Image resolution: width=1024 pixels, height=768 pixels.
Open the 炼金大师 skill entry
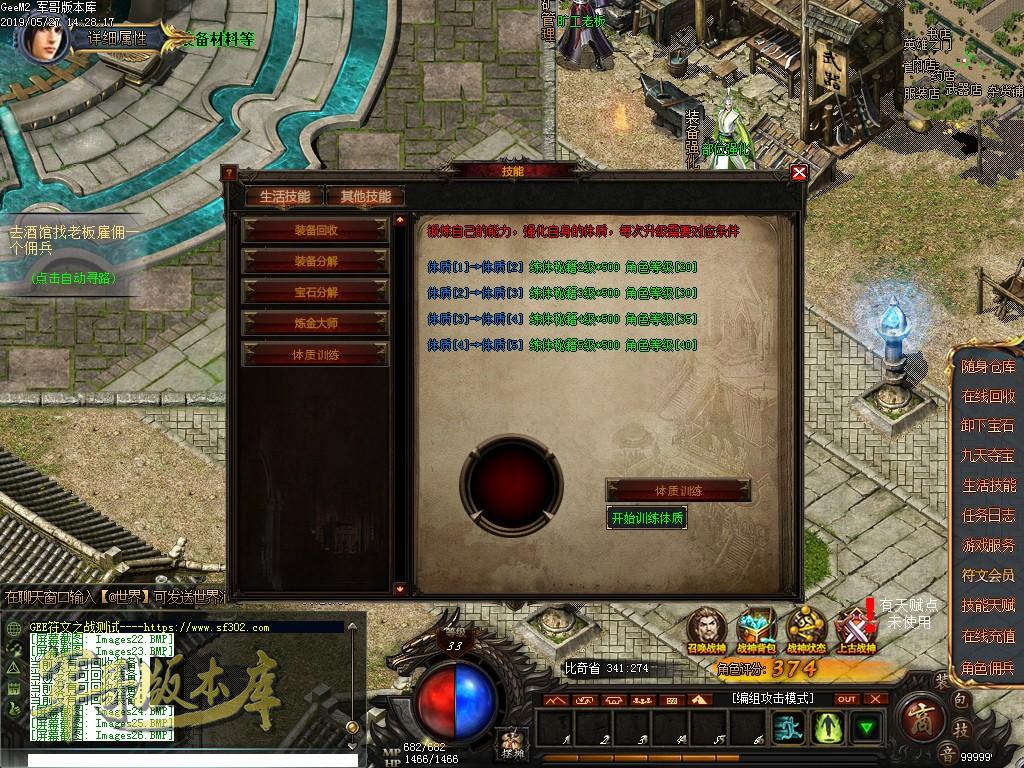click(316, 323)
